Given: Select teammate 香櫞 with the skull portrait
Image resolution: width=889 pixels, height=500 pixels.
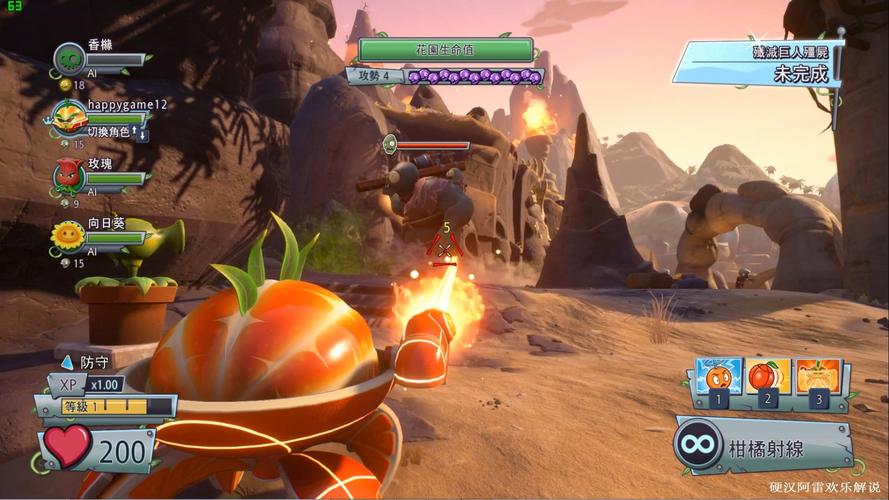Looking at the screenshot, I should 69,59.
